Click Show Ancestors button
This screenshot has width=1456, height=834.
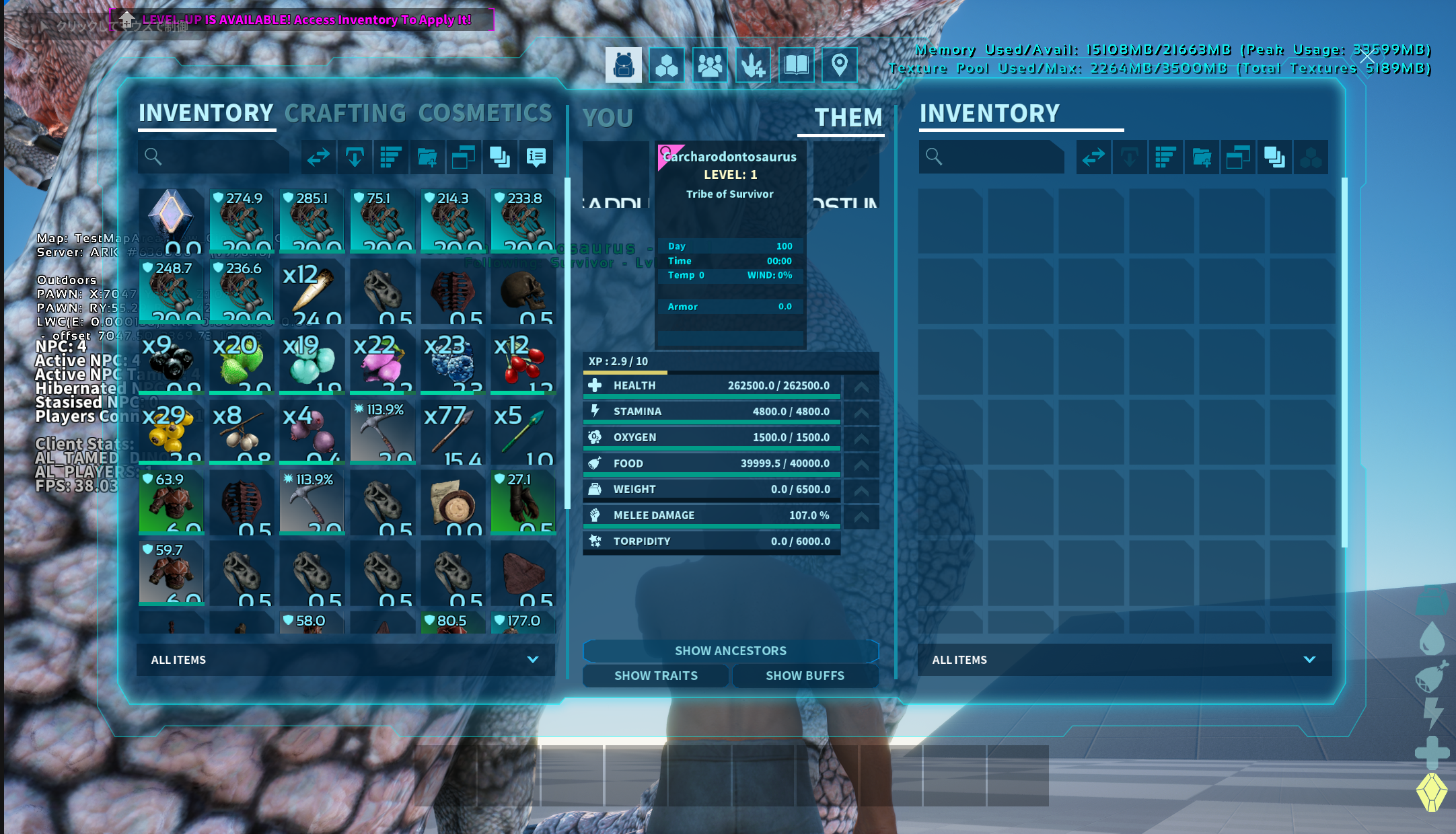point(731,651)
